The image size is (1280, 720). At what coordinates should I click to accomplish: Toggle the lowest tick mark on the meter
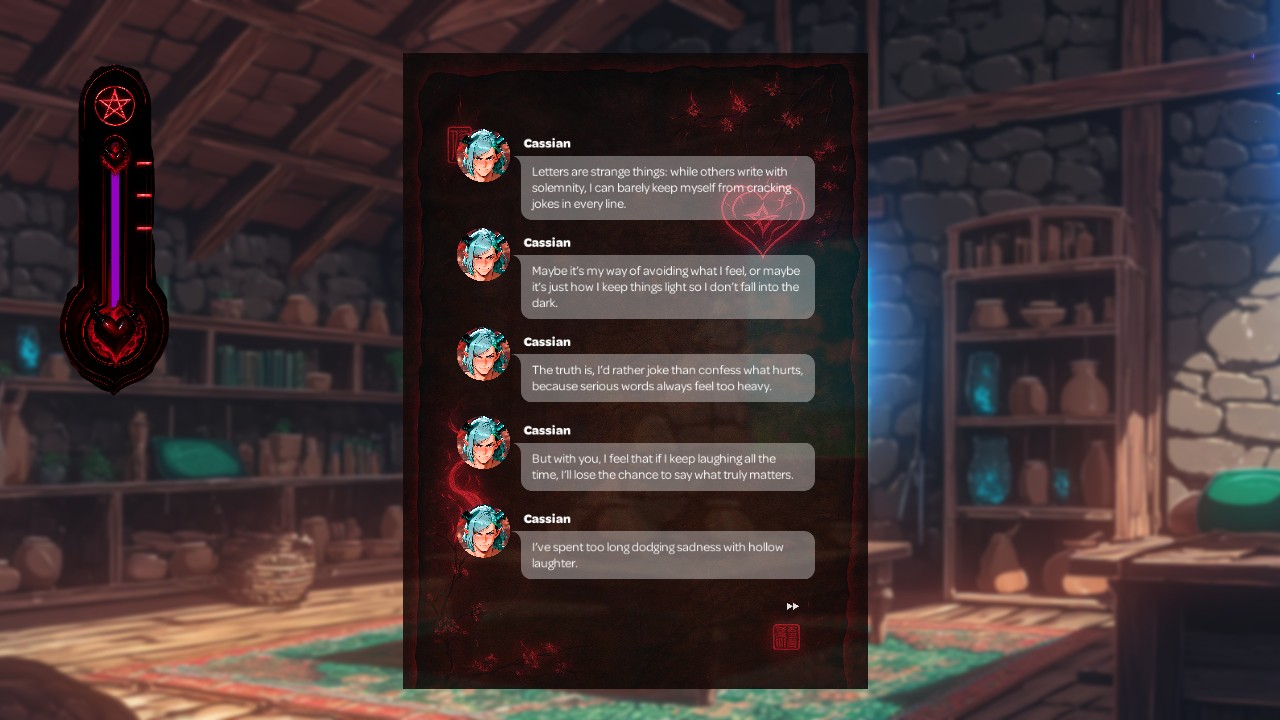[145, 228]
